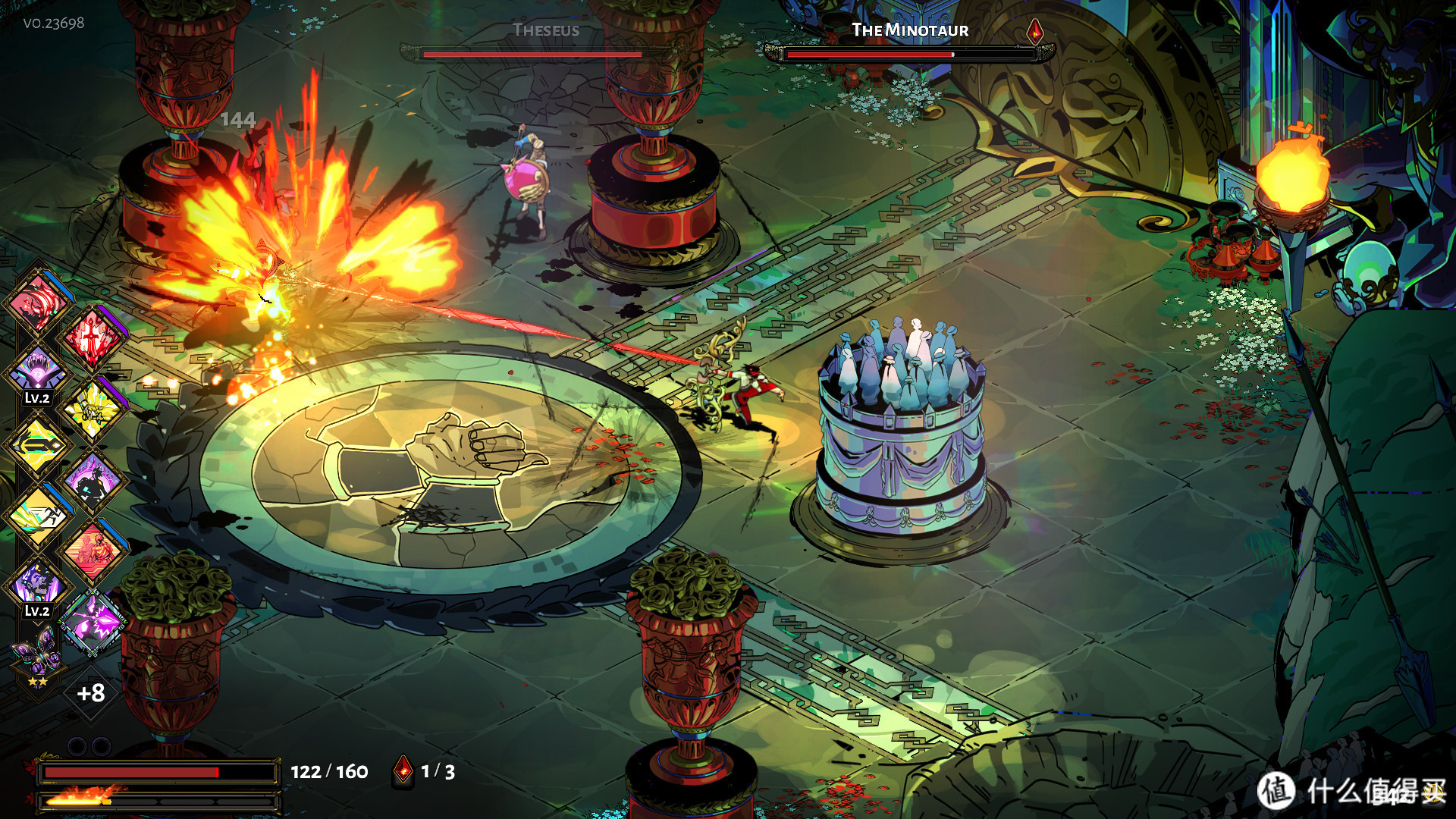Check the yellow running figure dash boon

[36, 516]
